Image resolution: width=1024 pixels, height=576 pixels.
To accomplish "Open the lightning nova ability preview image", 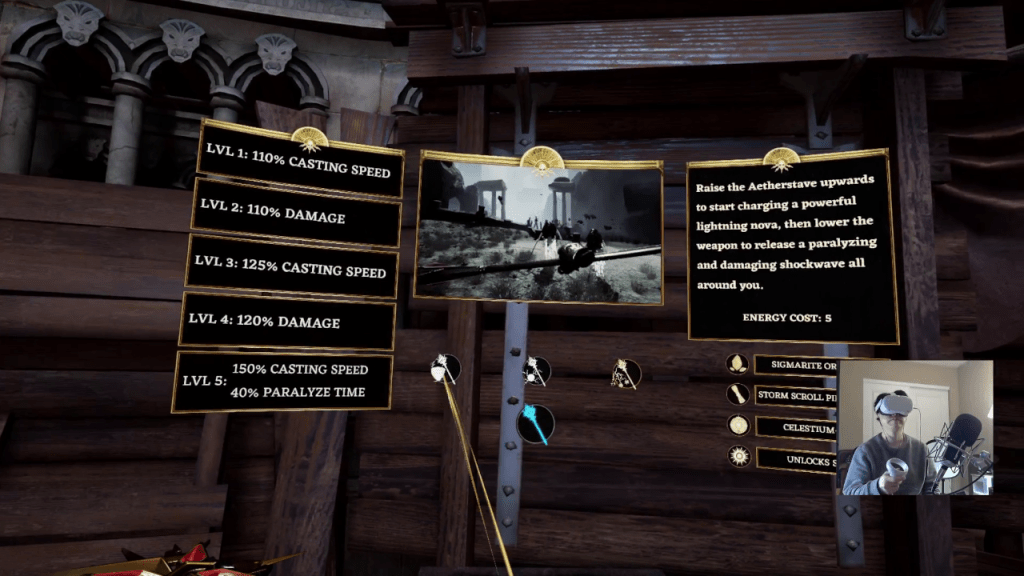I will coord(540,230).
